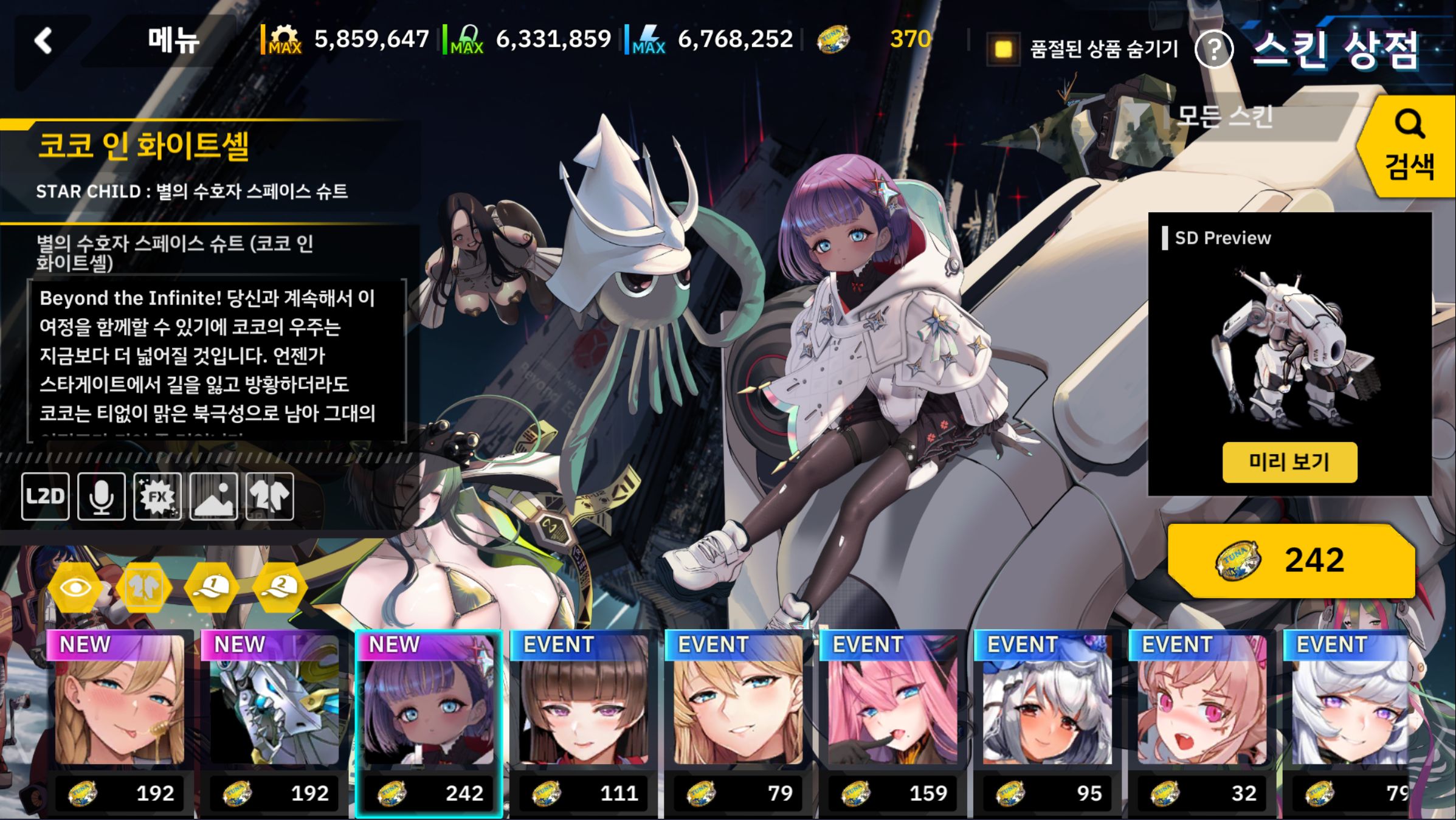1456x820 pixels.
Task: Open the 모든 스킨 filter dropdown
Action: (x=1222, y=115)
